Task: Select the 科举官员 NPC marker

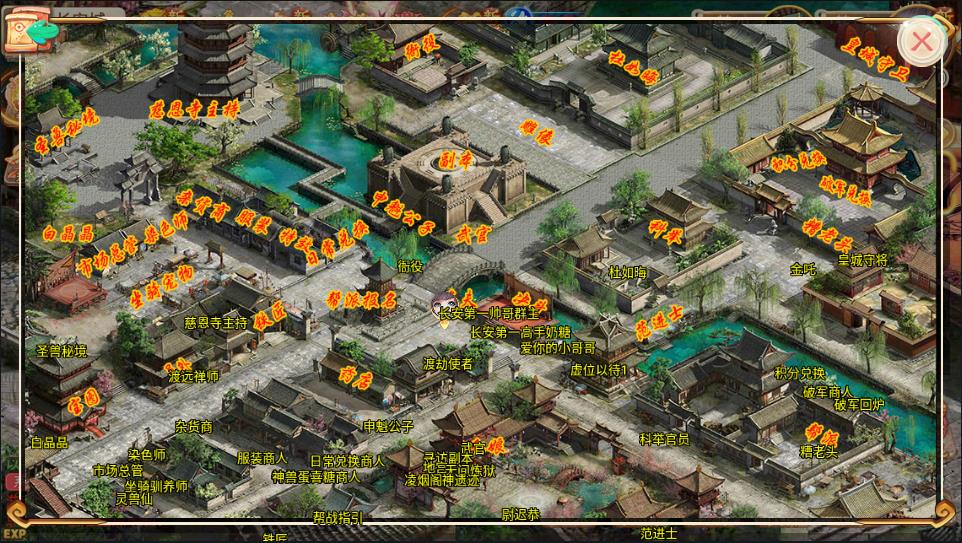Action: pos(664,438)
